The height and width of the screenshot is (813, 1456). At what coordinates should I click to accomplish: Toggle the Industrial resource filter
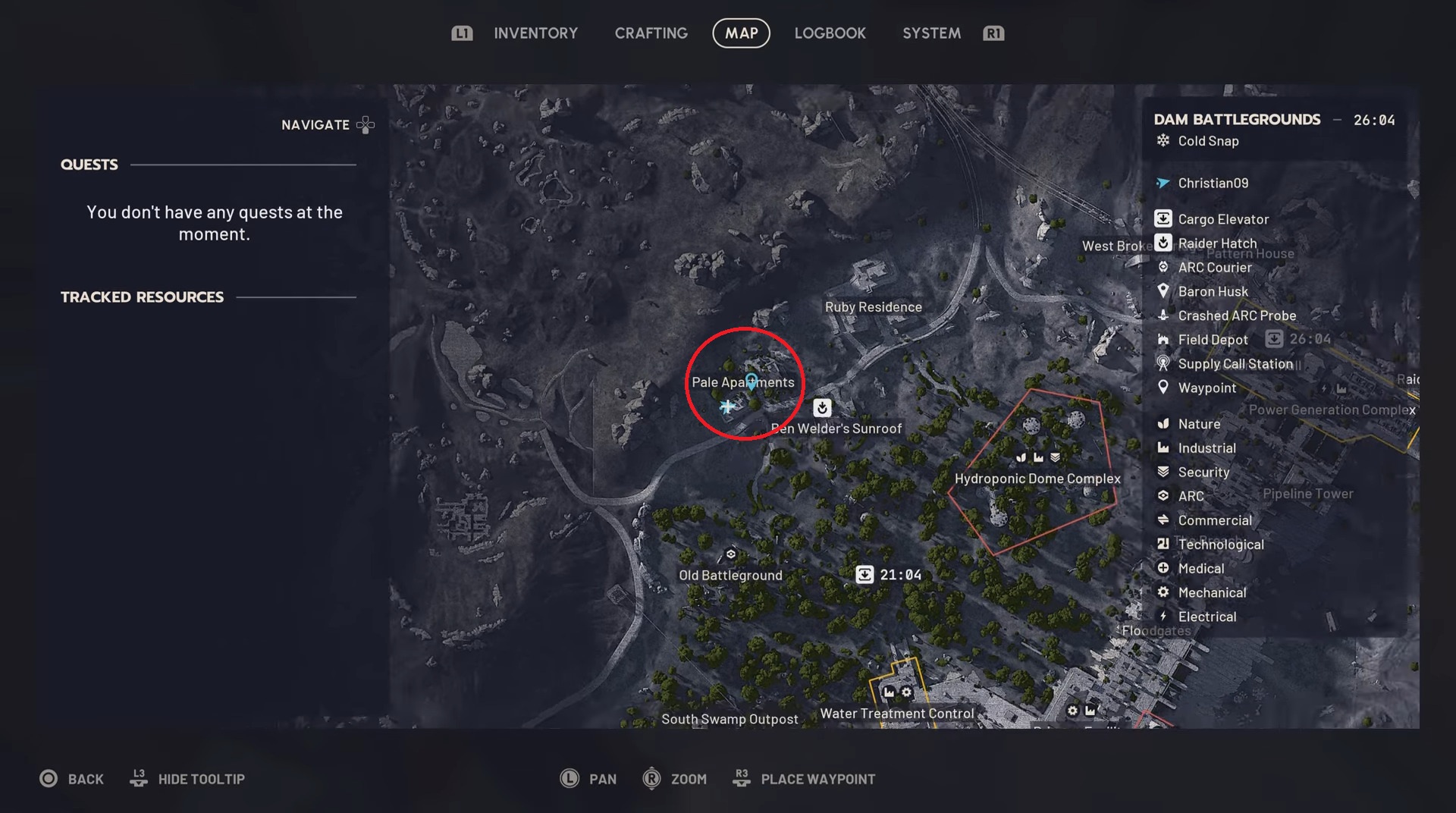pos(1164,447)
